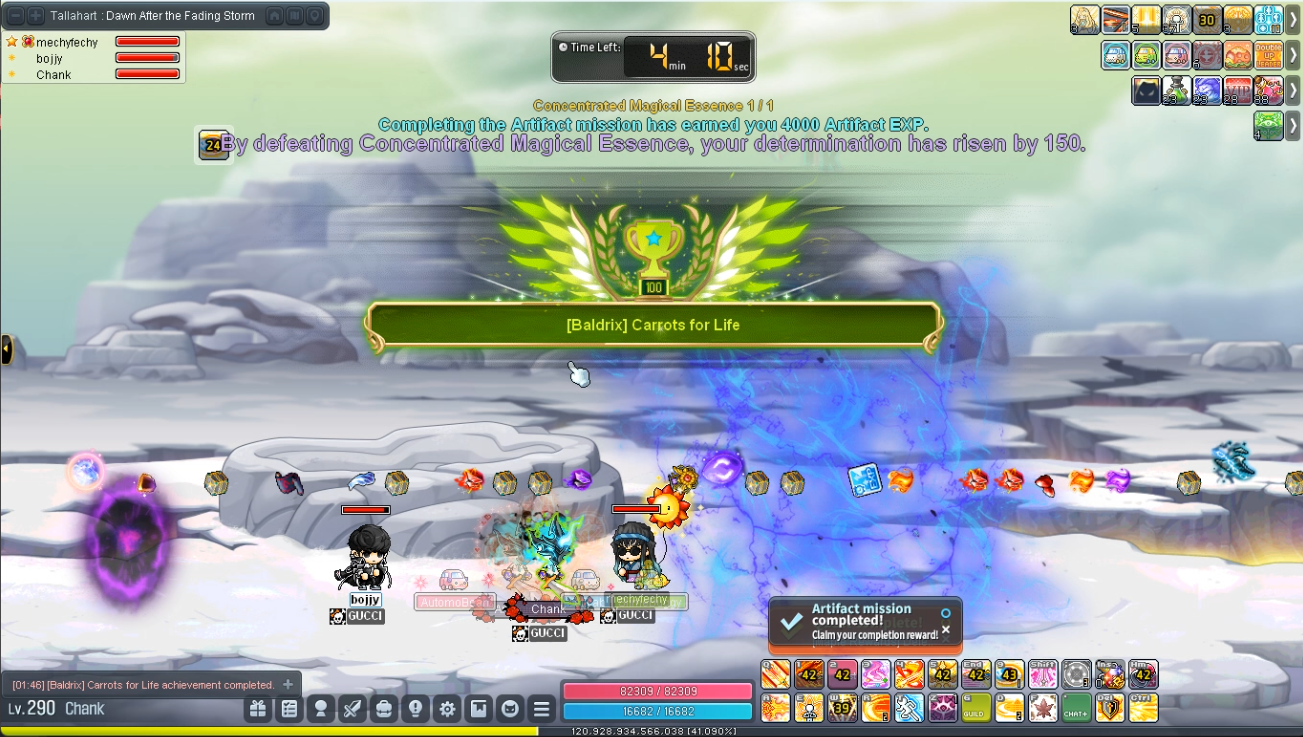Open the gift box menu
The width and height of the screenshot is (1303, 737).
pyautogui.click(x=258, y=709)
